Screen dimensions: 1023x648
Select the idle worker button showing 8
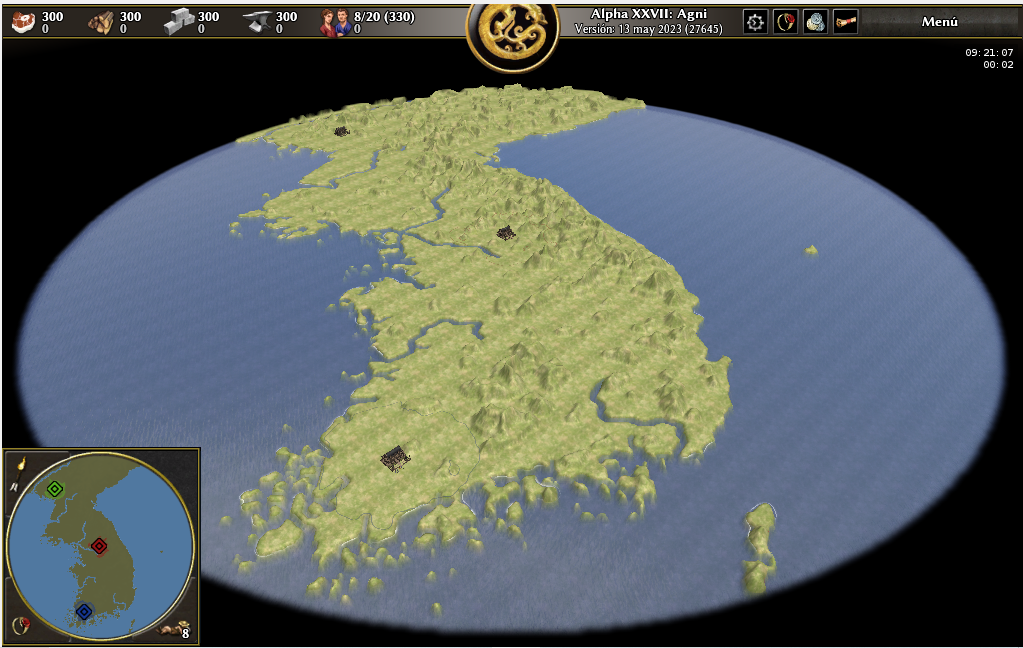pos(177,630)
